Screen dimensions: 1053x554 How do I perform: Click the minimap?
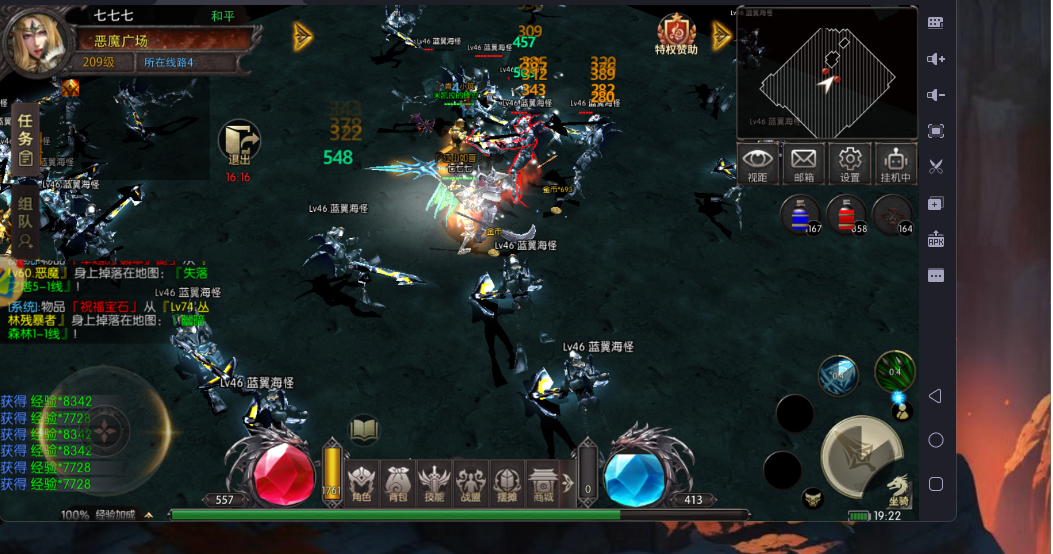[x=827, y=72]
